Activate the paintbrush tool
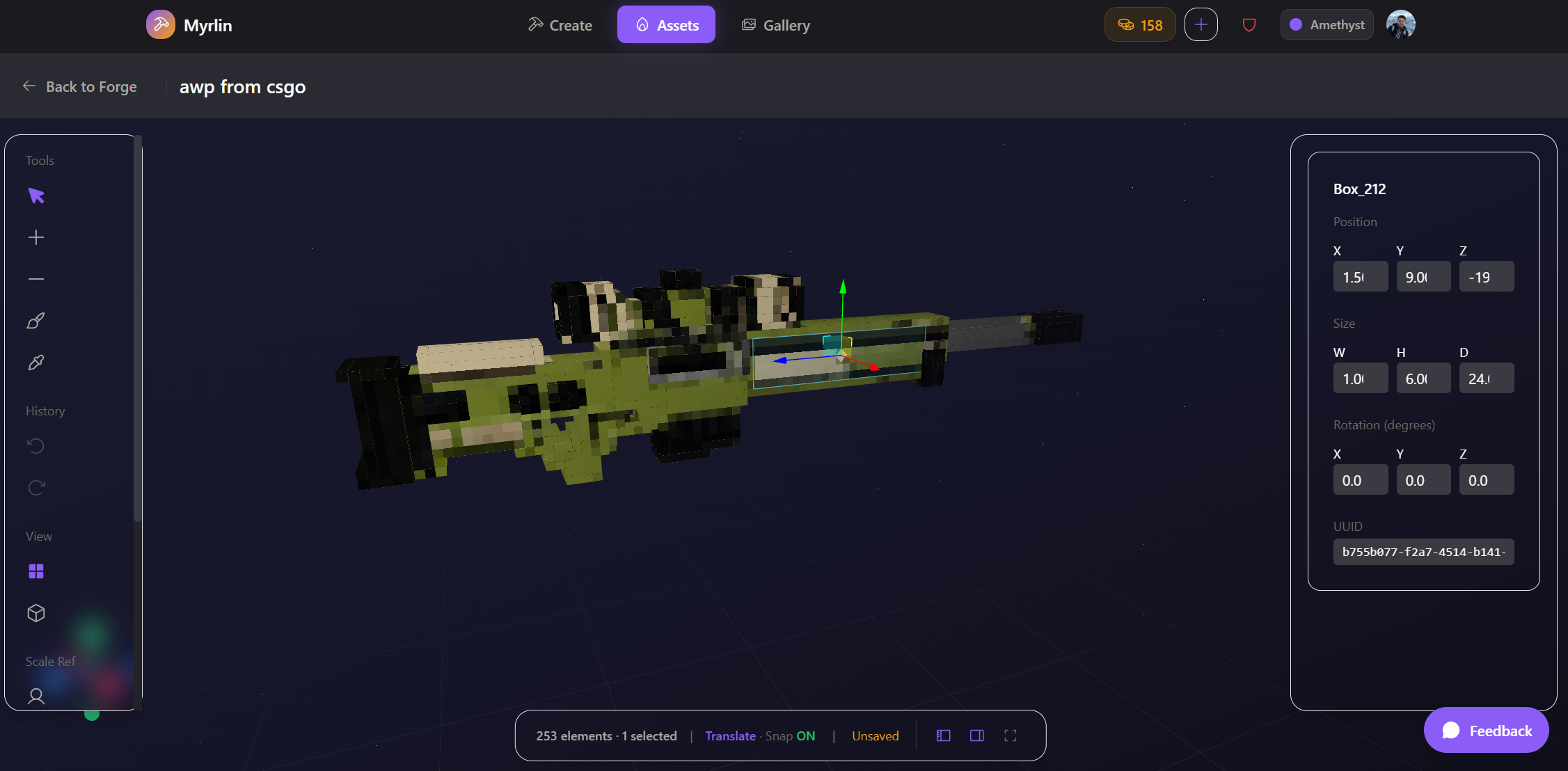Screen dimensions: 1568x771 [x=36, y=321]
